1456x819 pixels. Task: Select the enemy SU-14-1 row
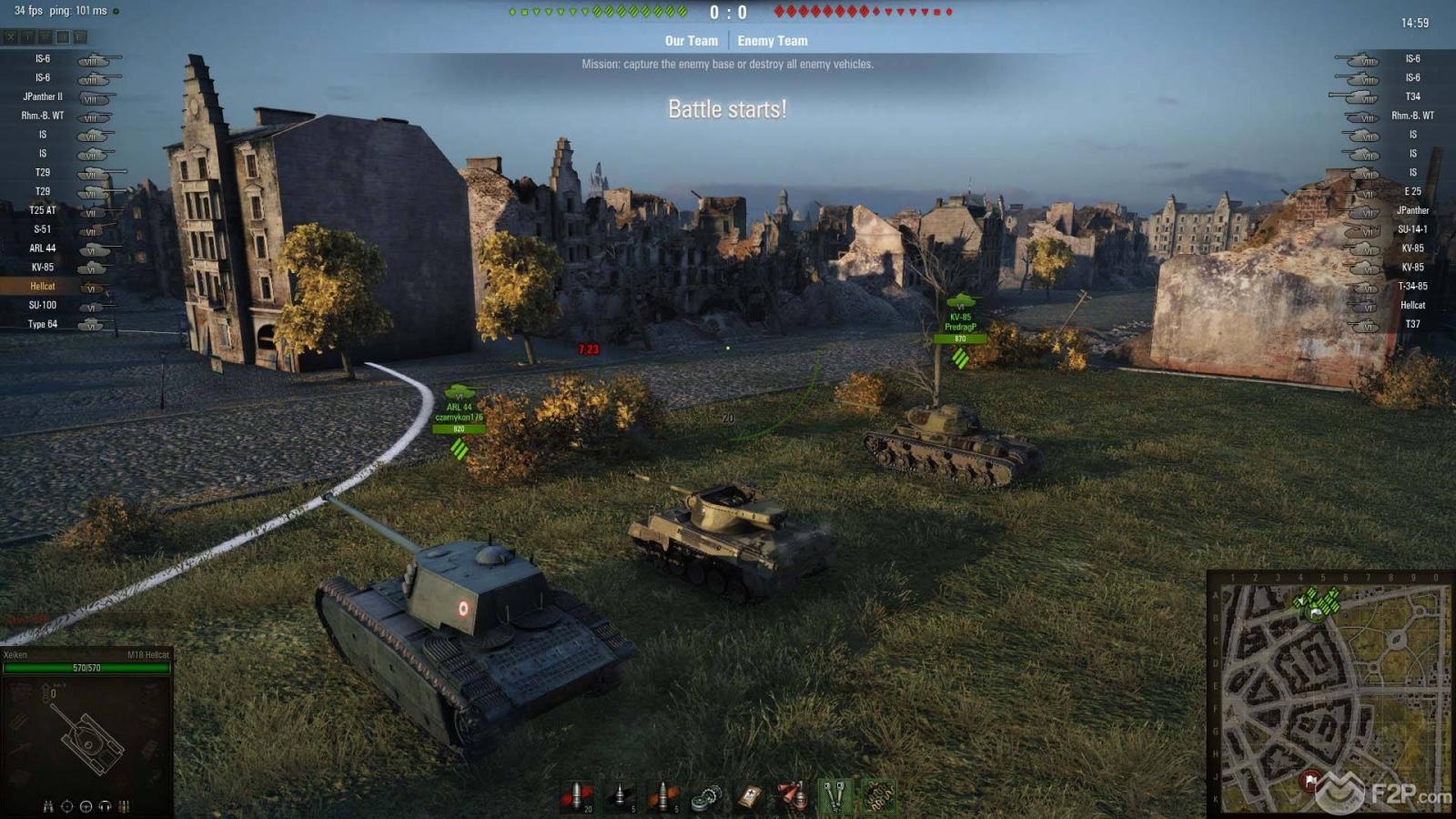(1412, 229)
